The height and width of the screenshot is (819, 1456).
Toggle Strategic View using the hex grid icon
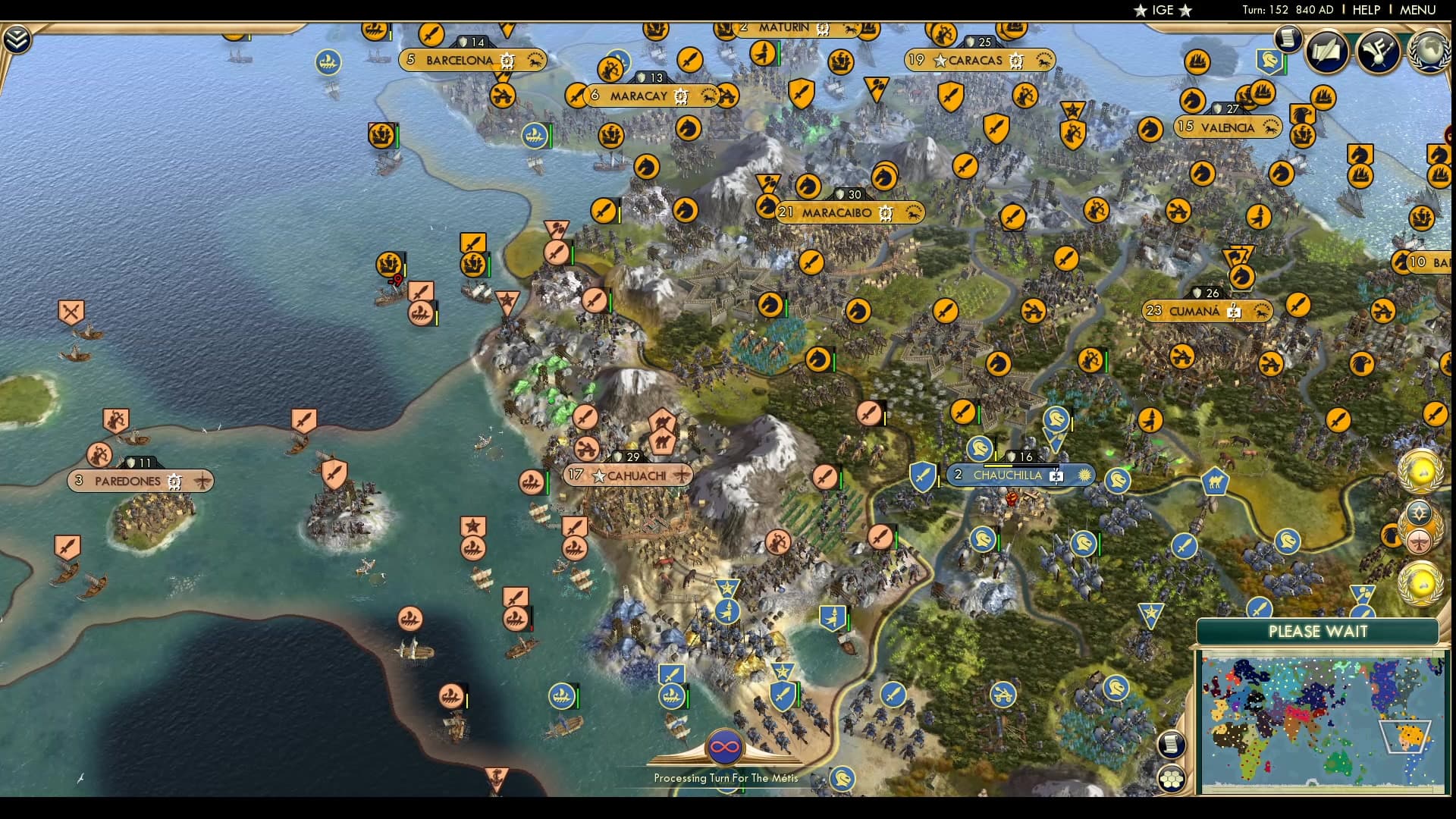1171,780
